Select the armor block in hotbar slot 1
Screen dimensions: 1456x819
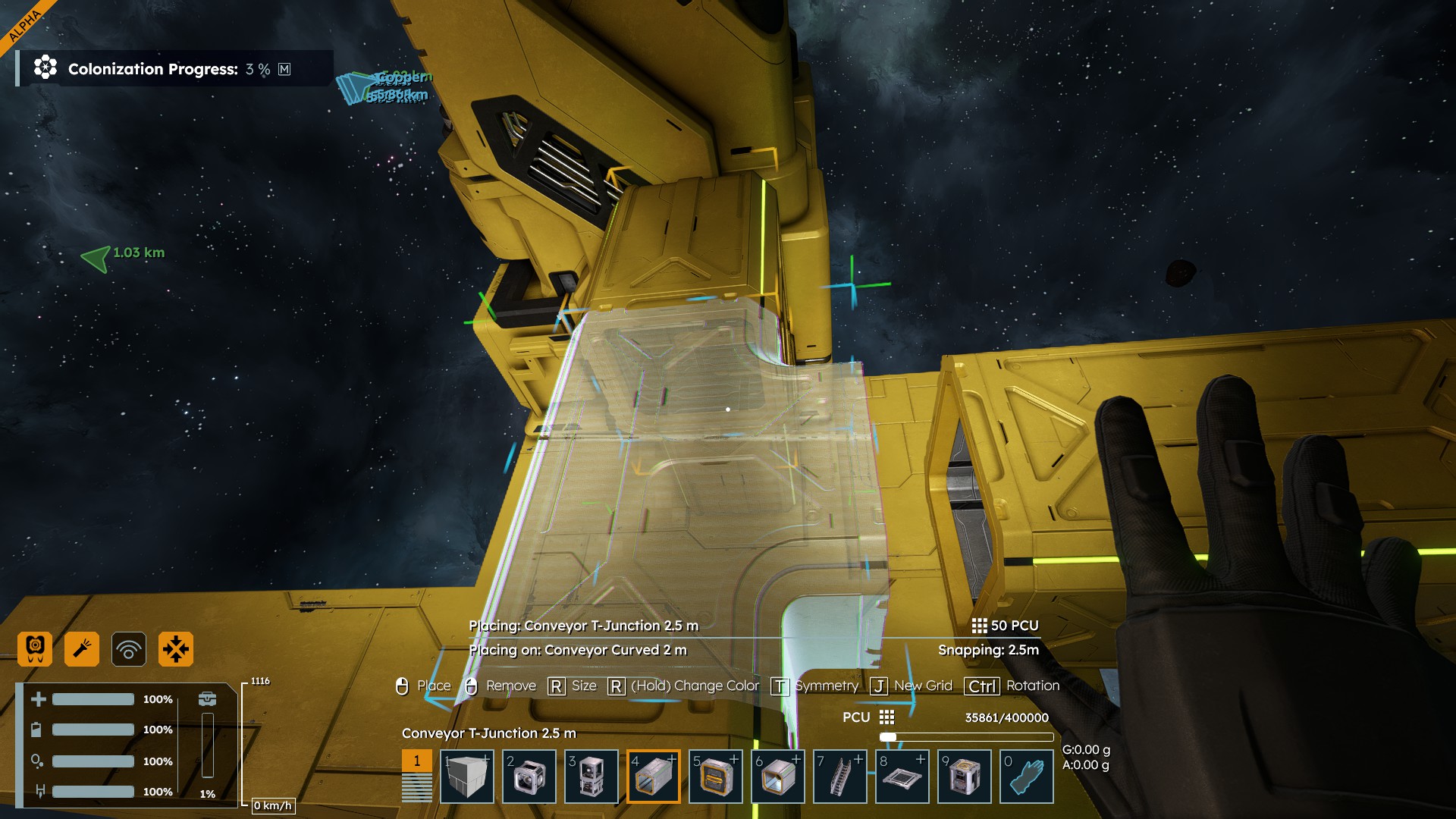point(466,777)
